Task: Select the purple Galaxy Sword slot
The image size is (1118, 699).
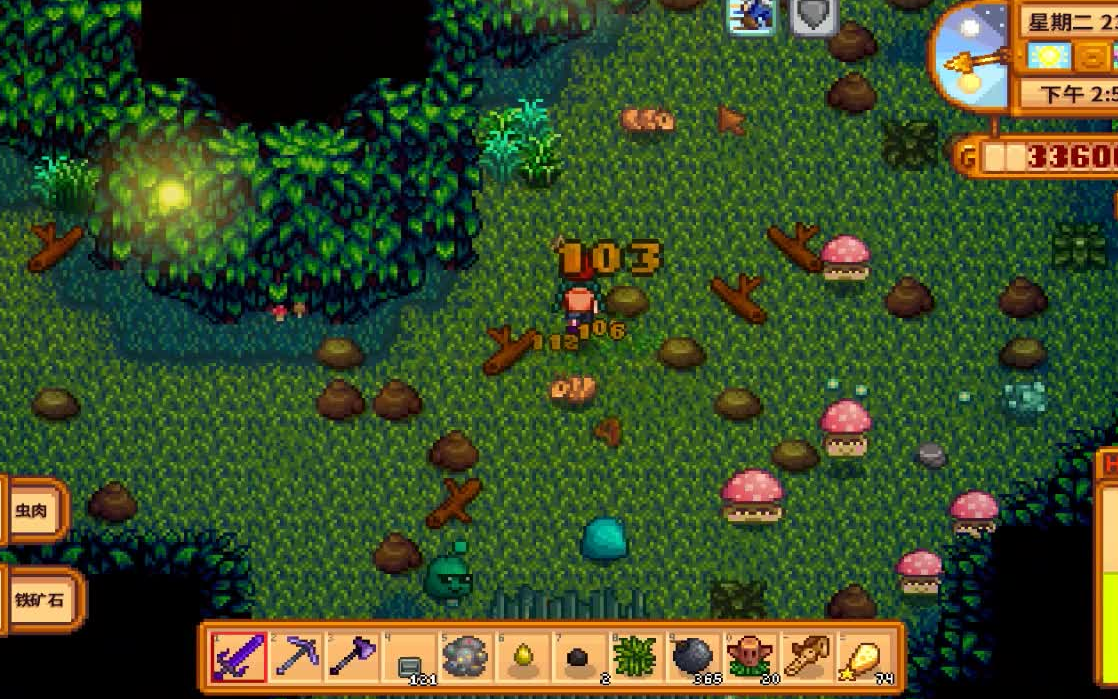Action: (239, 657)
